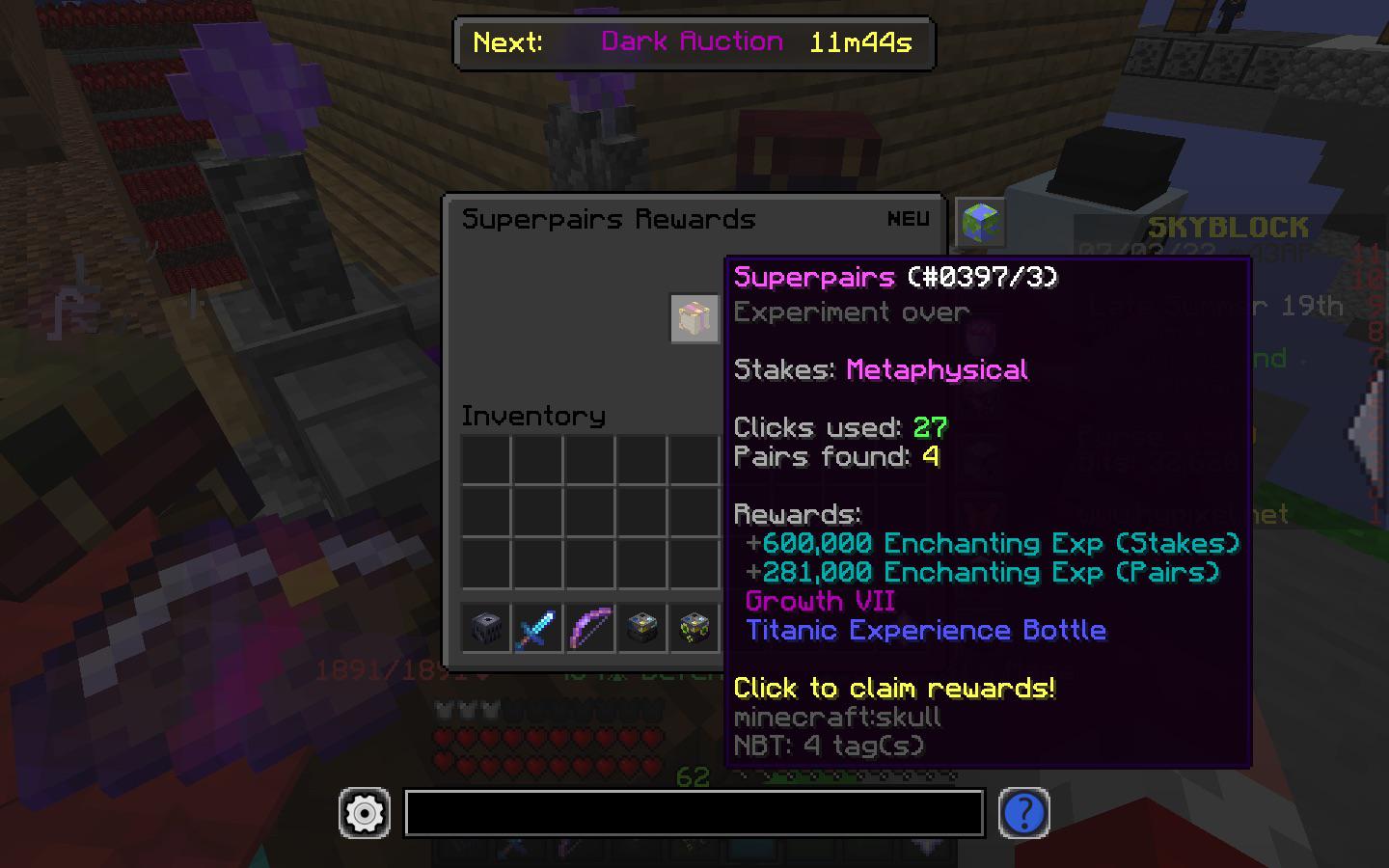The height and width of the screenshot is (868, 1389).
Task: Click the blue question mark help icon
Action: 1024,813
